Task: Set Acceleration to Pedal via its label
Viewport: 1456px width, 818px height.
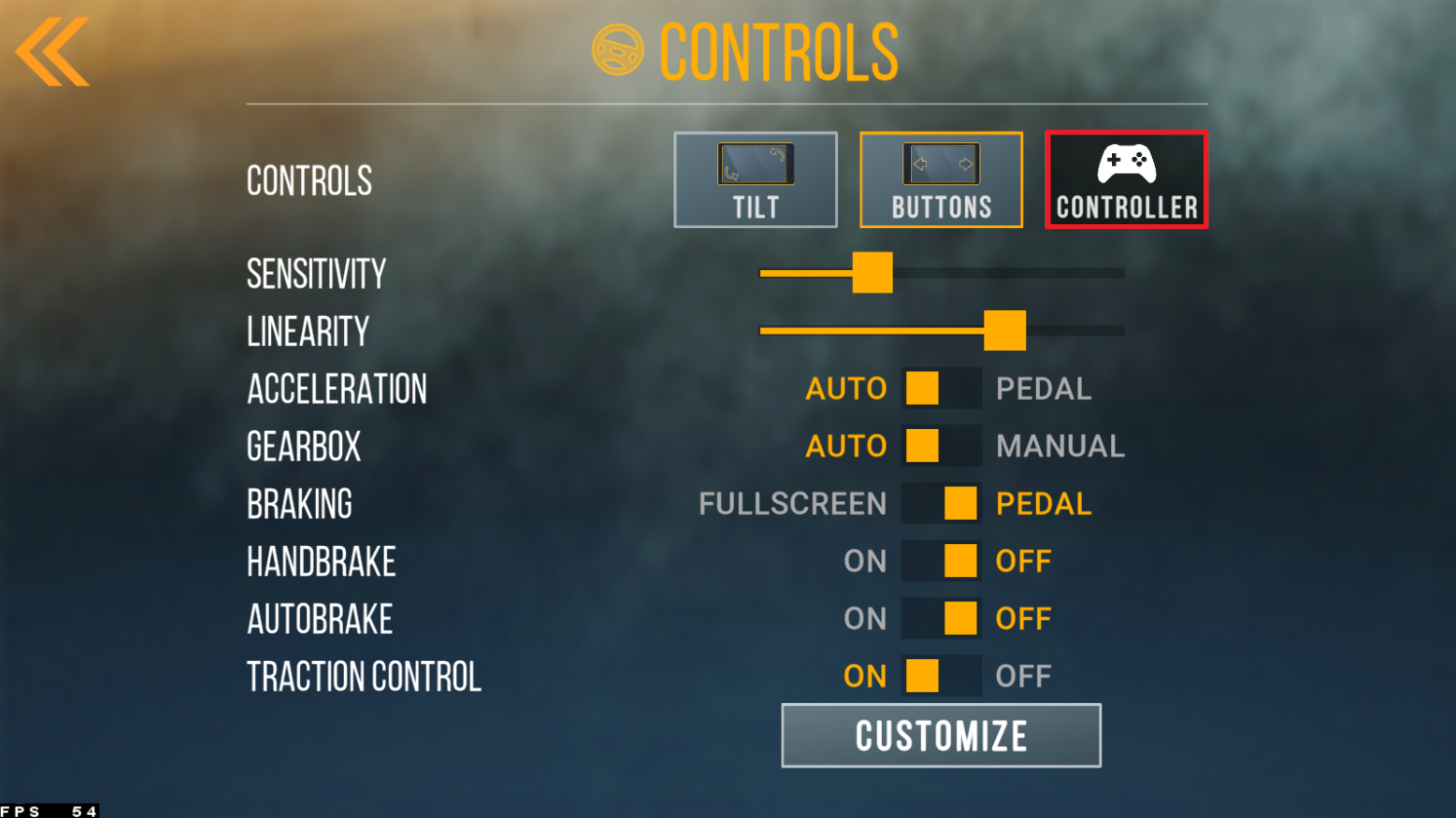Action: 1043,389
